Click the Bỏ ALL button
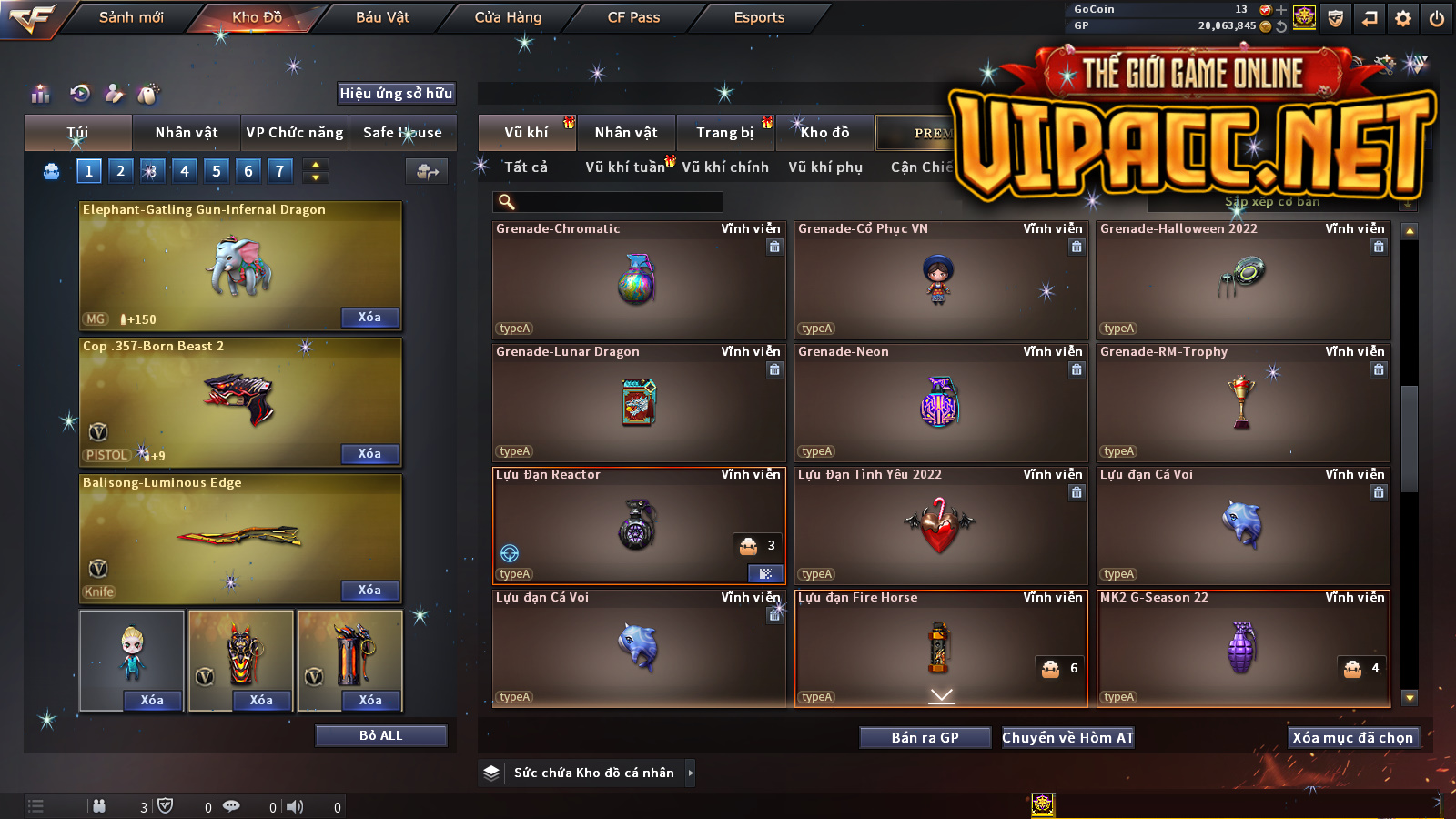Screen dimensions: 1456x819 pyautogui.click(x=380, y=735)
